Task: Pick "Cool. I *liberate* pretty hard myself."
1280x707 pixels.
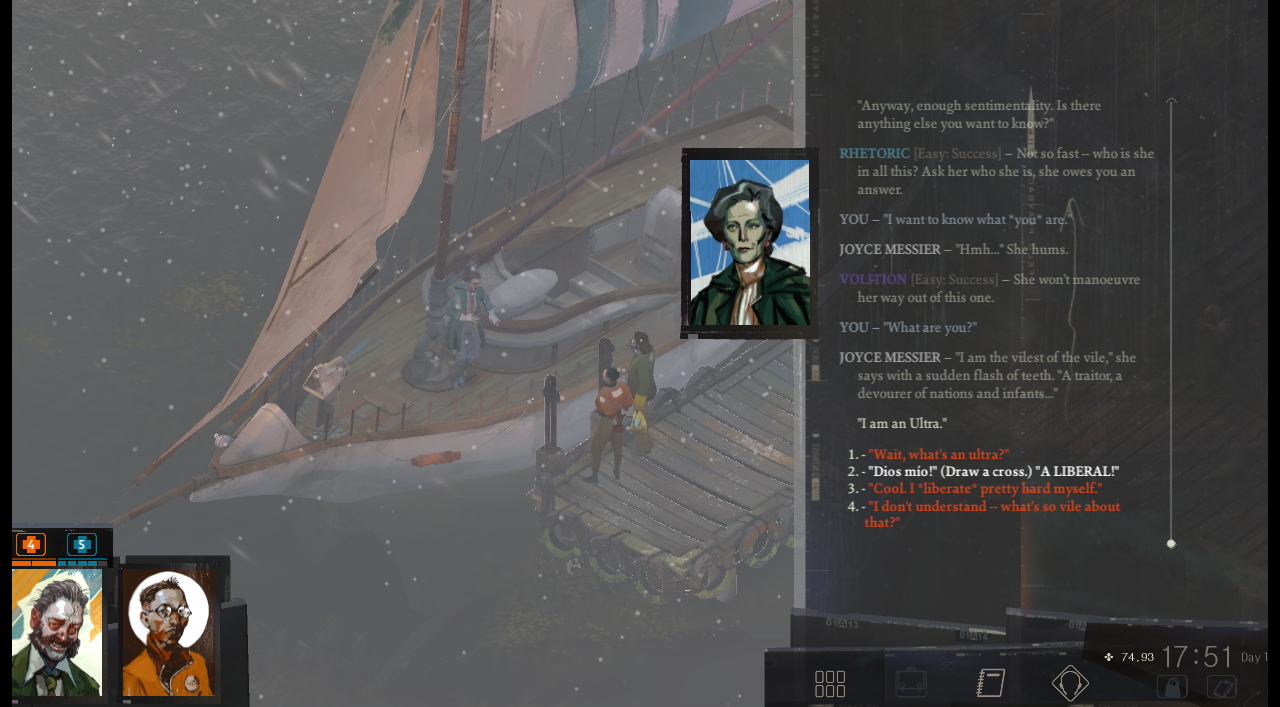Action: pos(985,488)
